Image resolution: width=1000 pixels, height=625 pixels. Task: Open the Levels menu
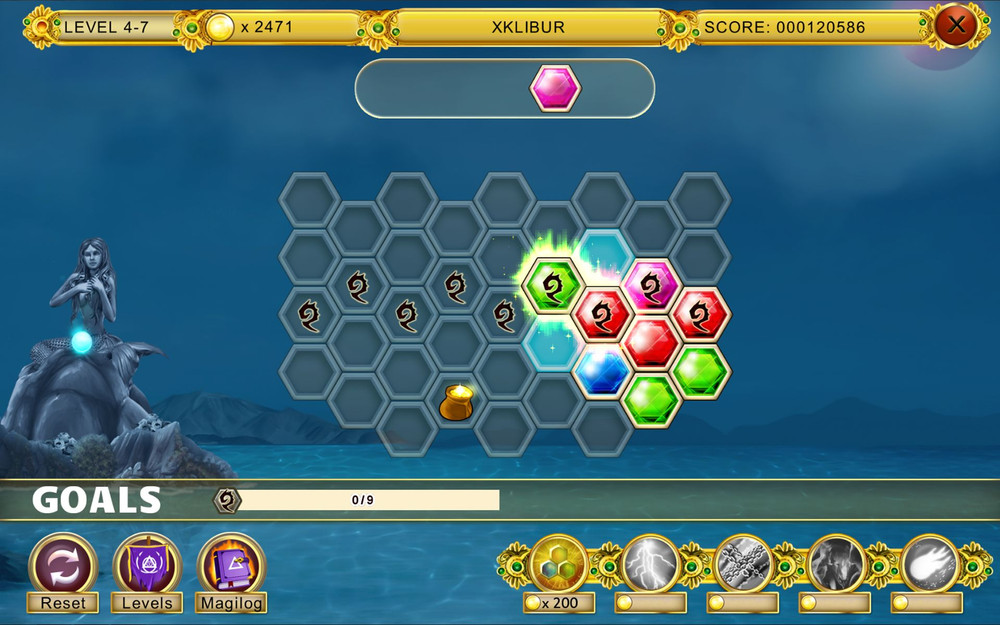[147, 562]
